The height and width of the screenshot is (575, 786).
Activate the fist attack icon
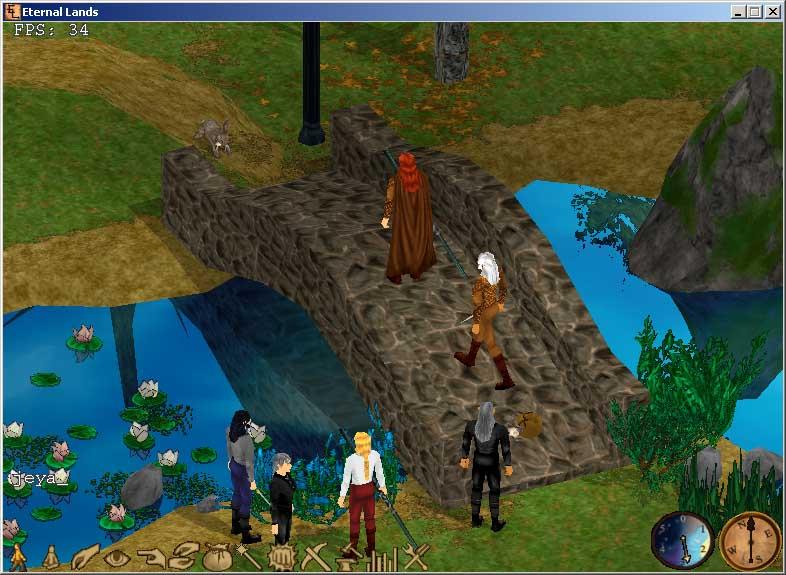(280, 557)
